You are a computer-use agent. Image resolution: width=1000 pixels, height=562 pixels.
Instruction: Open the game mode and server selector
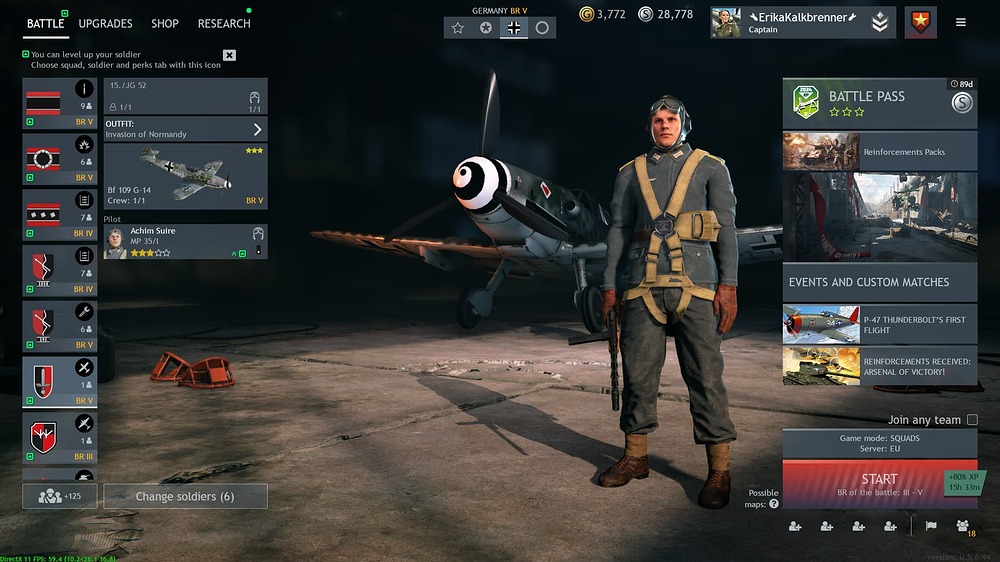(879, 444)
